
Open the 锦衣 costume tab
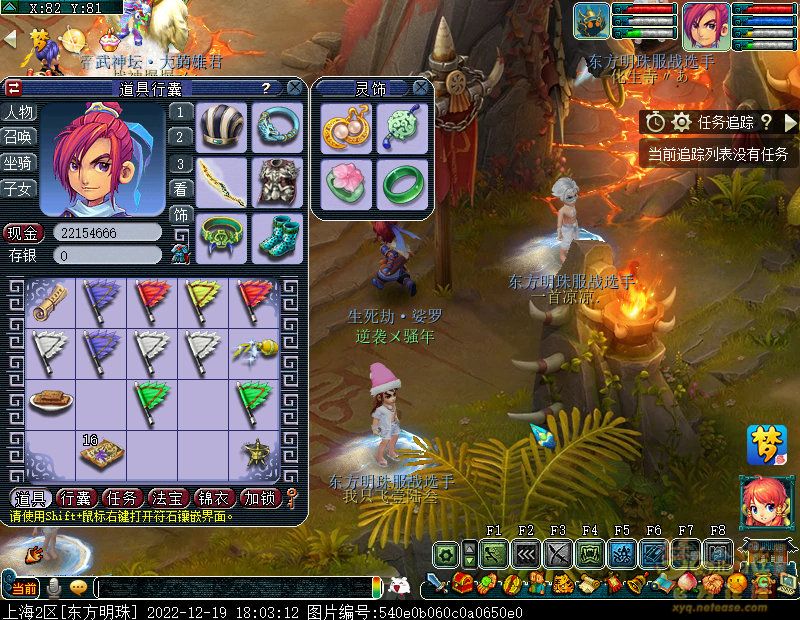point(214,497)
